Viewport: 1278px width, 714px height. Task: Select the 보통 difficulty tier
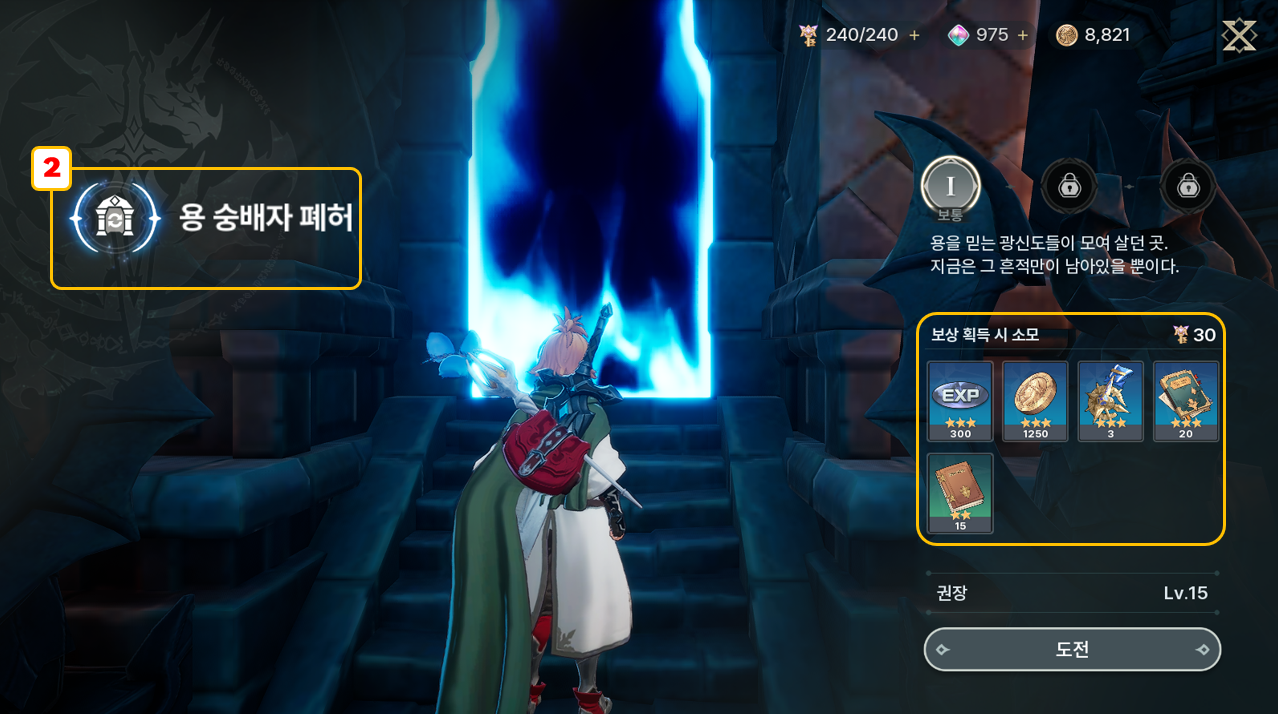[950, 187]
